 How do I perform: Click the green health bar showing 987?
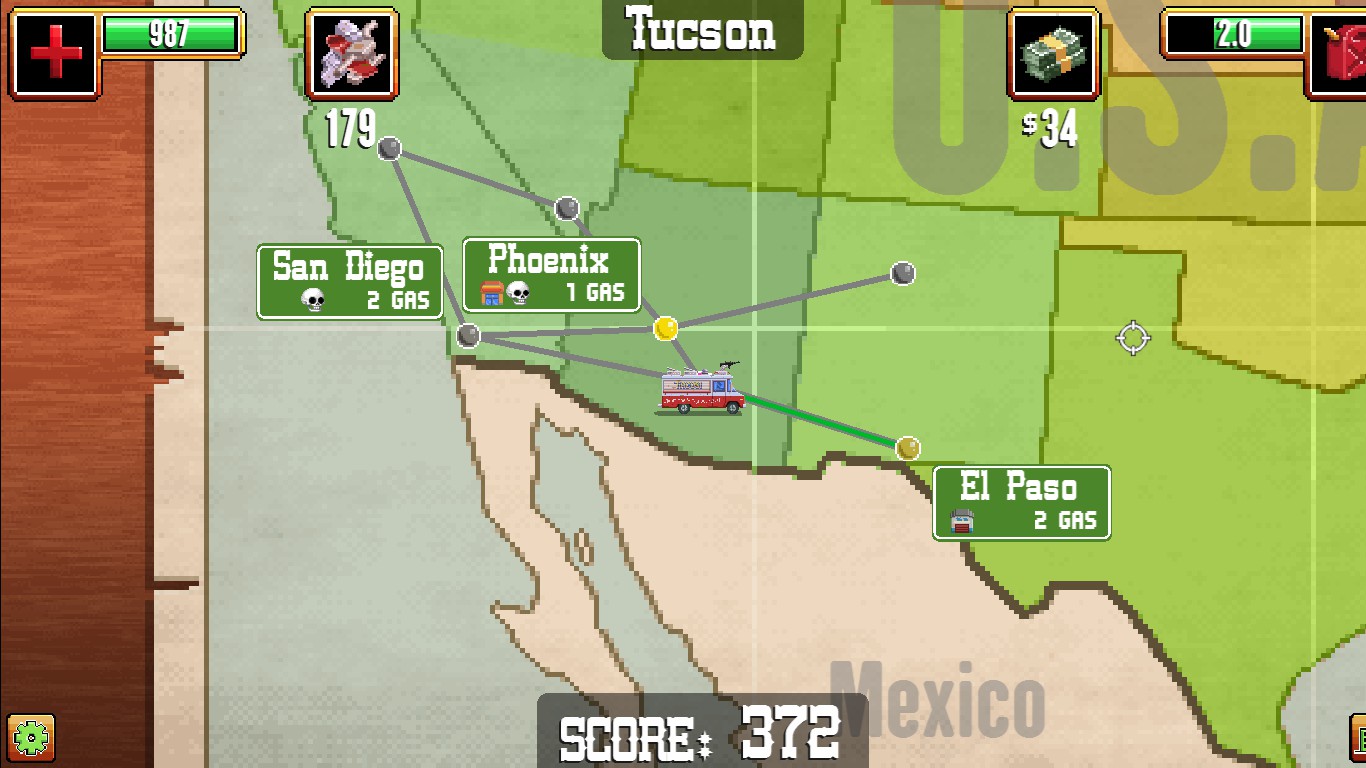(x=170, y=31)
